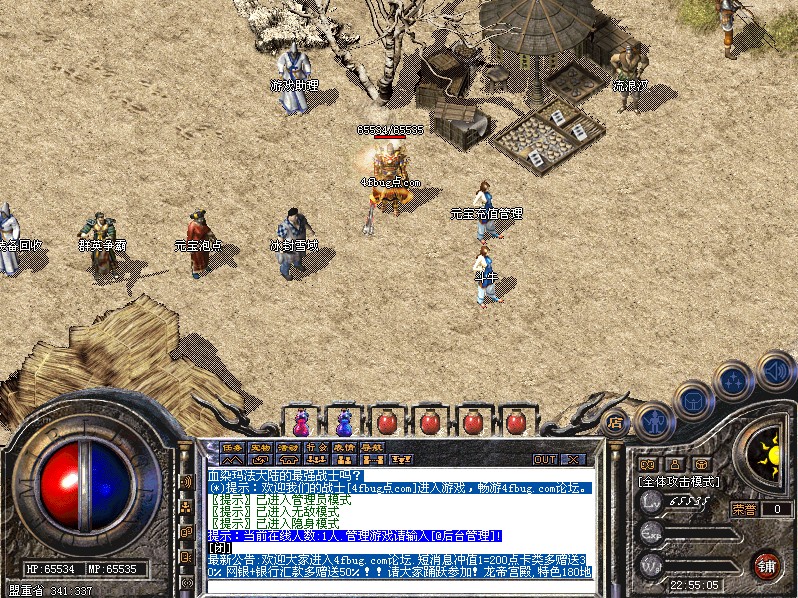Screen dimensions: 798x598
Task: Open the character status round button
Action: [653, 420]
